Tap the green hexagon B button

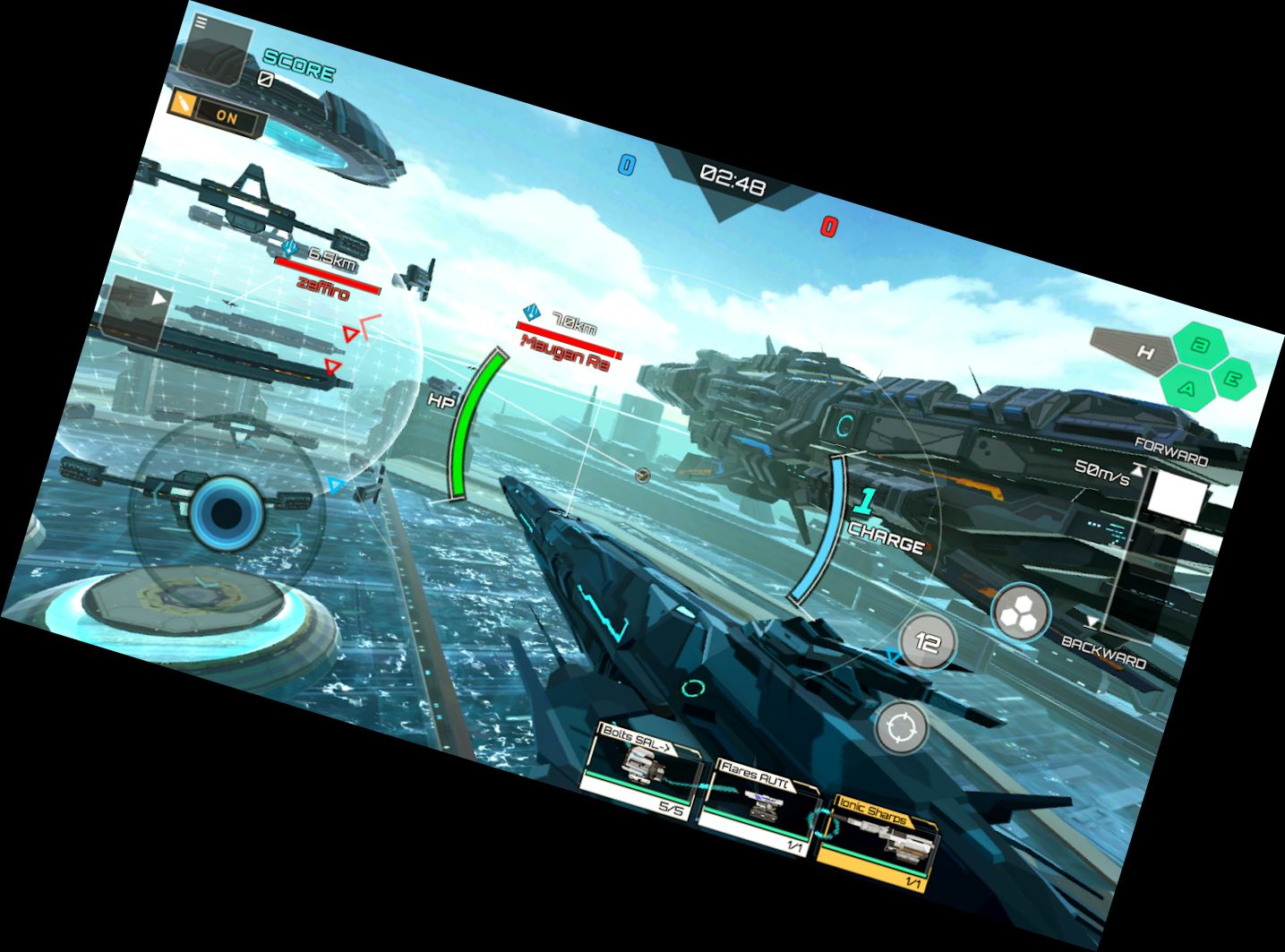[1202, 345]
